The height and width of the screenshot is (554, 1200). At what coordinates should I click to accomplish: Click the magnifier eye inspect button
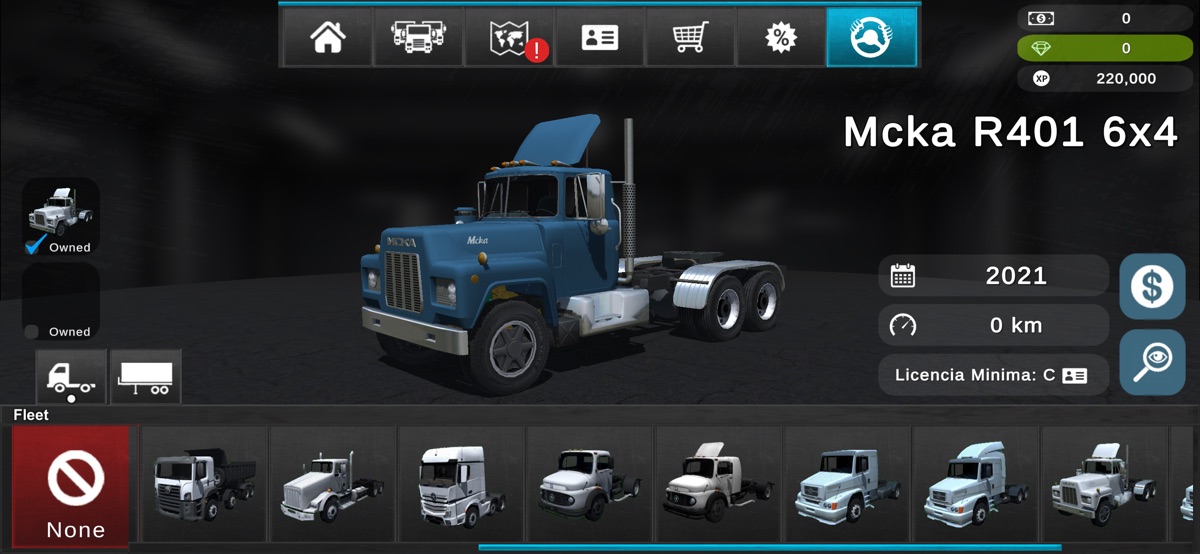pos(1151,361)
